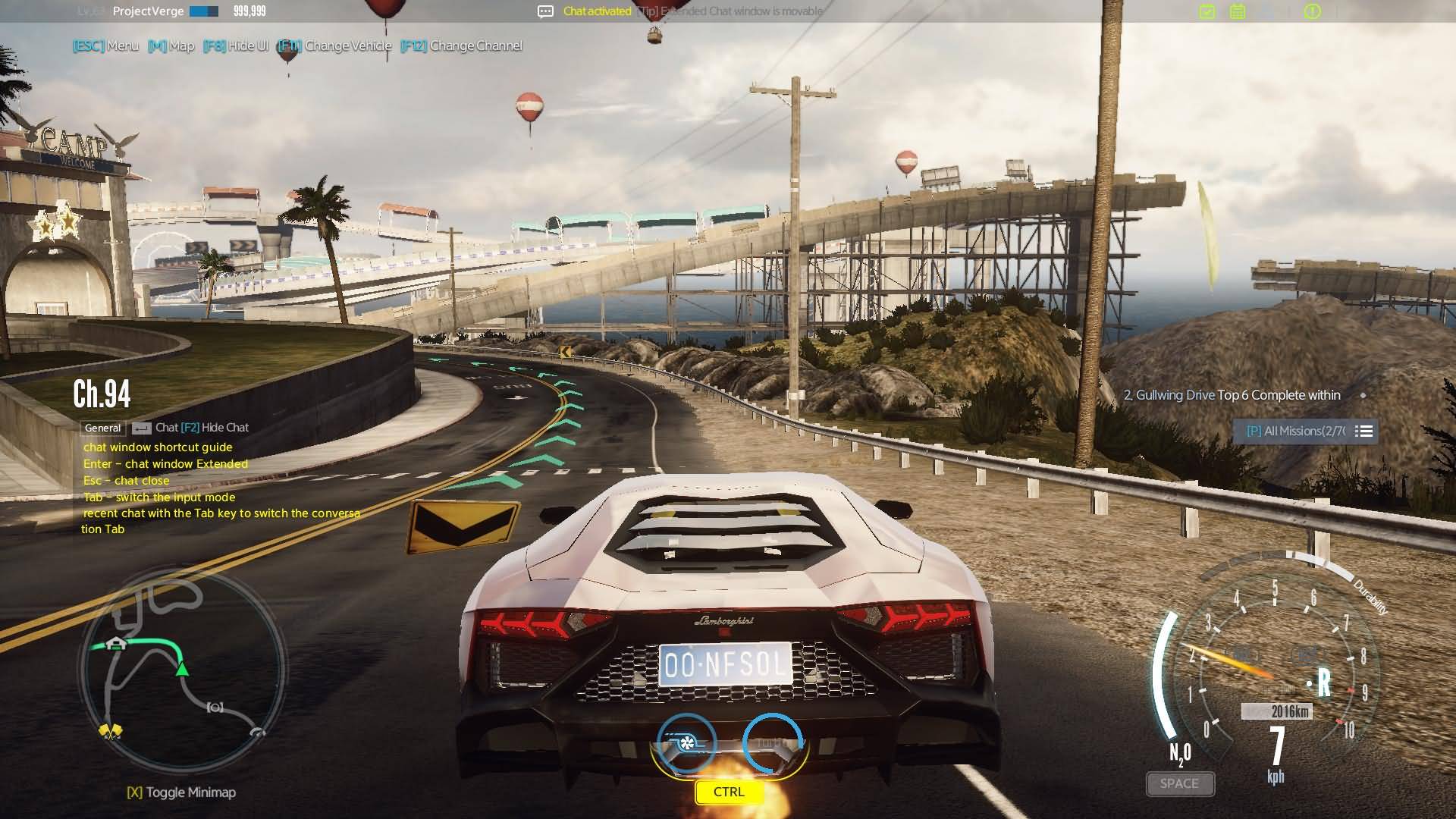1456x819 pixels.
Task: Open the Map from the top bar
Action: pos(171,45)
